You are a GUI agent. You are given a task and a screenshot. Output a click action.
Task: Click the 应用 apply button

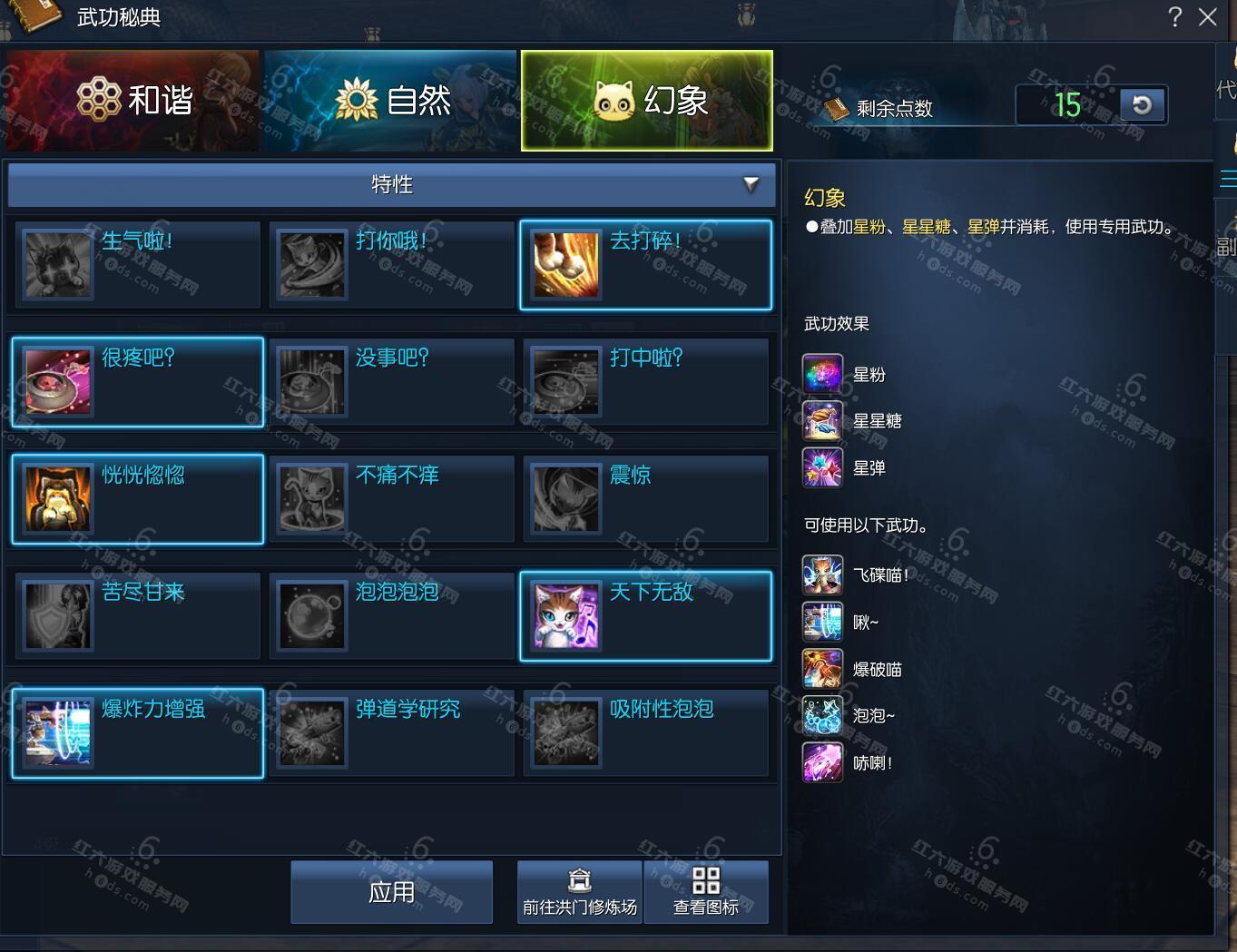391,892
